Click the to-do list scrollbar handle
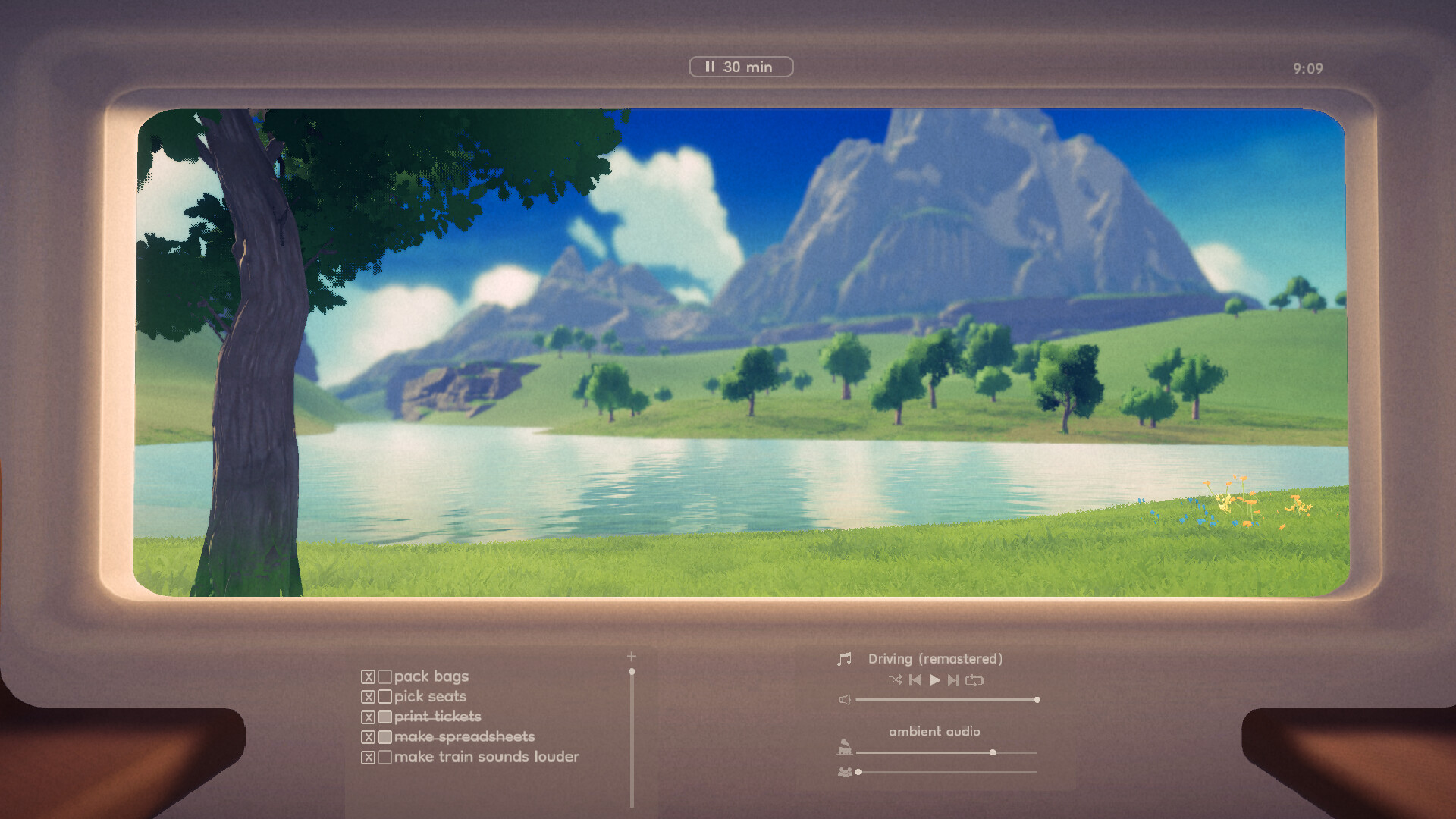 click(x=632, y=672)
